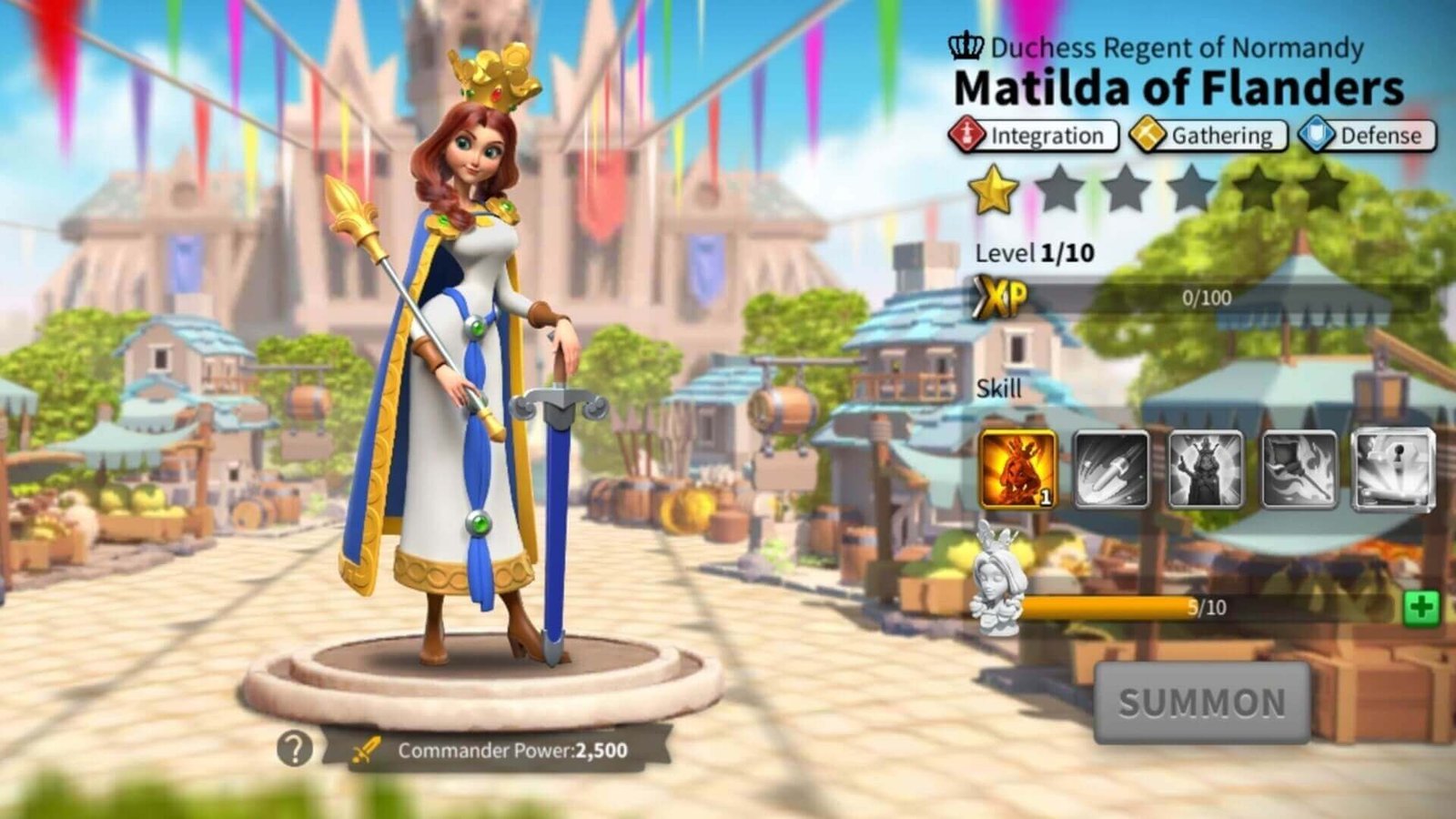Select the Integration talent tag
The image size is (1456, 819).
tap(1034, 136)
